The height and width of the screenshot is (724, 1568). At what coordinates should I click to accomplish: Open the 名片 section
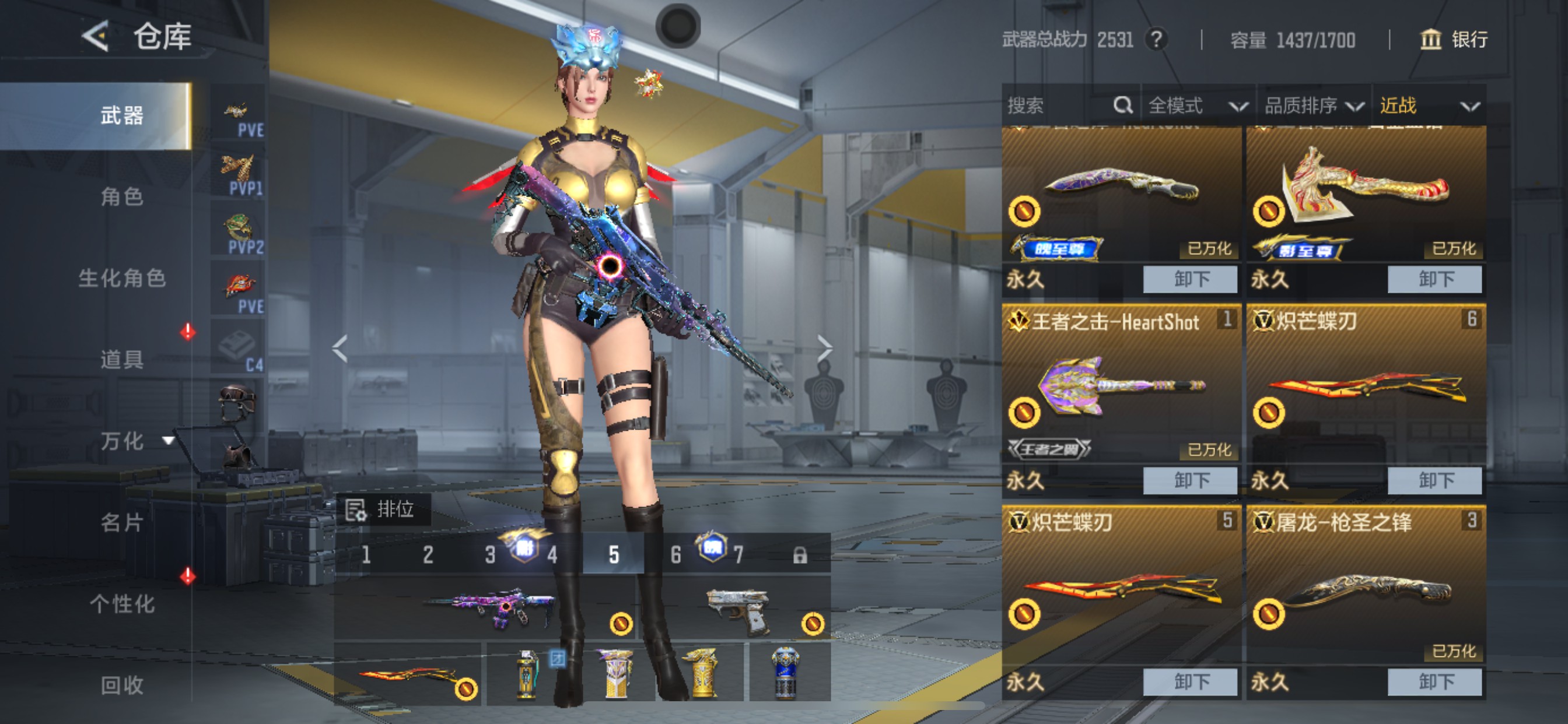pyautogui.click(x=122, y=522)
